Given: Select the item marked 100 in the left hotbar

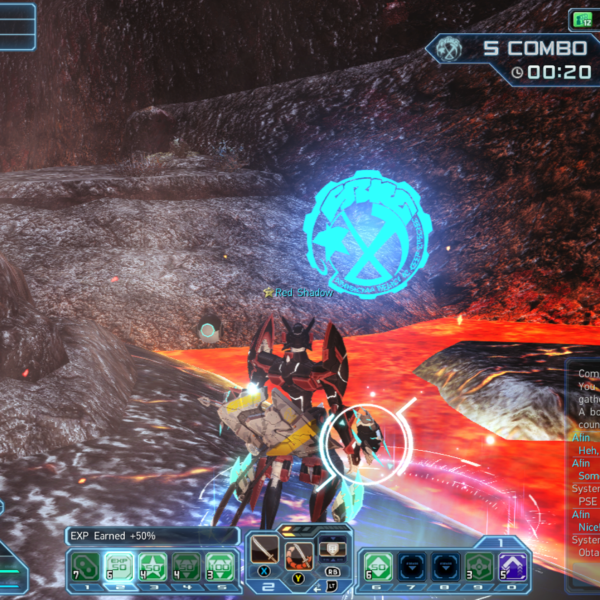Looking at the screenshot, I should (216, 568).
